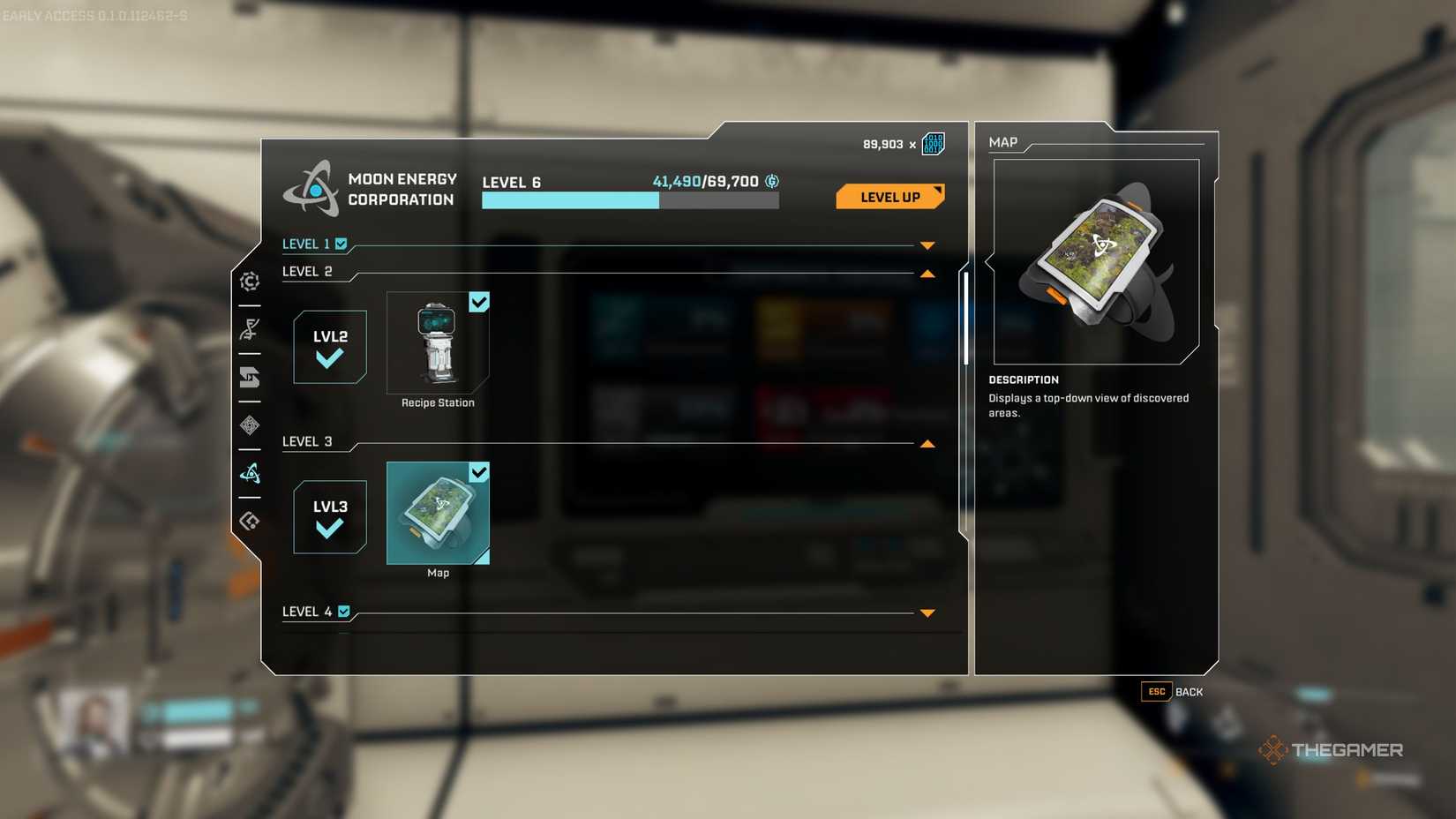This screenshot has height=819, width=1456.
Task: Click the checkmark on the Map item
Action: click(479, 473)
